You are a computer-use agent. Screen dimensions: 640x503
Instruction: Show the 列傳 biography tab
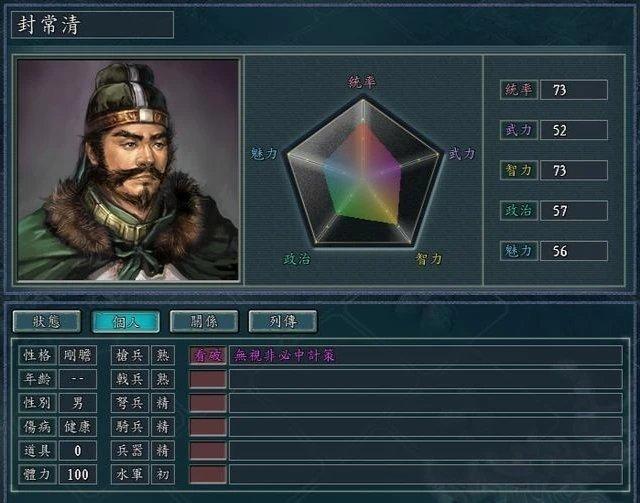282,321
